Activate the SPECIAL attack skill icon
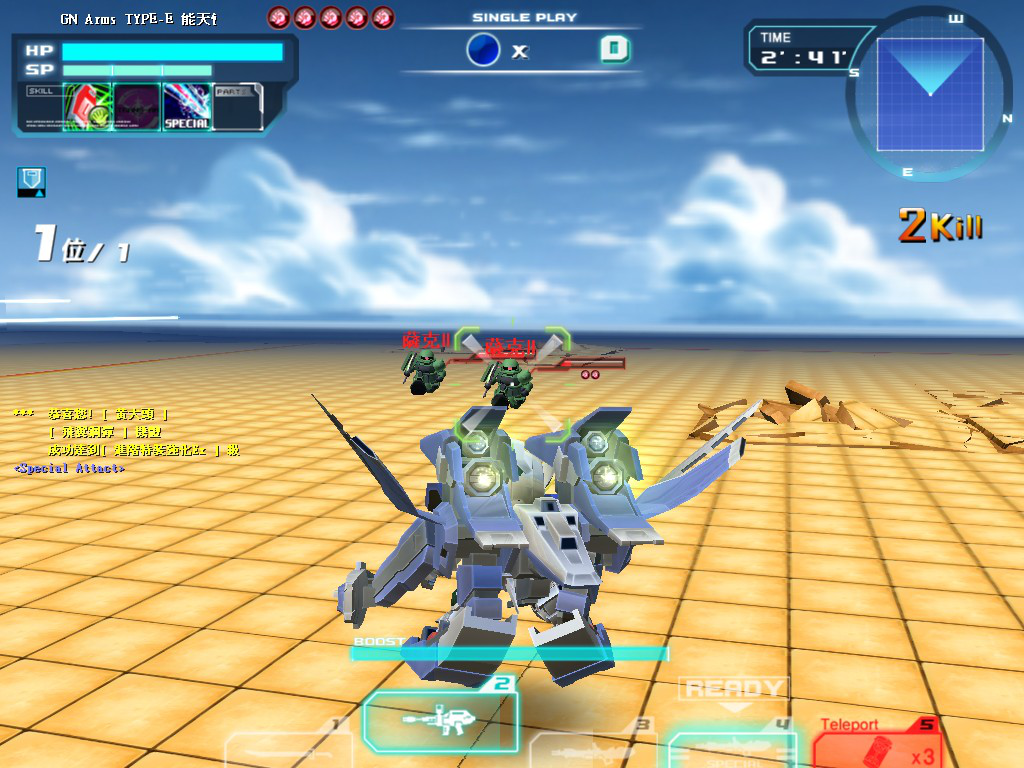The width and height of the screenshot is (1024, 768). (x=187, y=106)
